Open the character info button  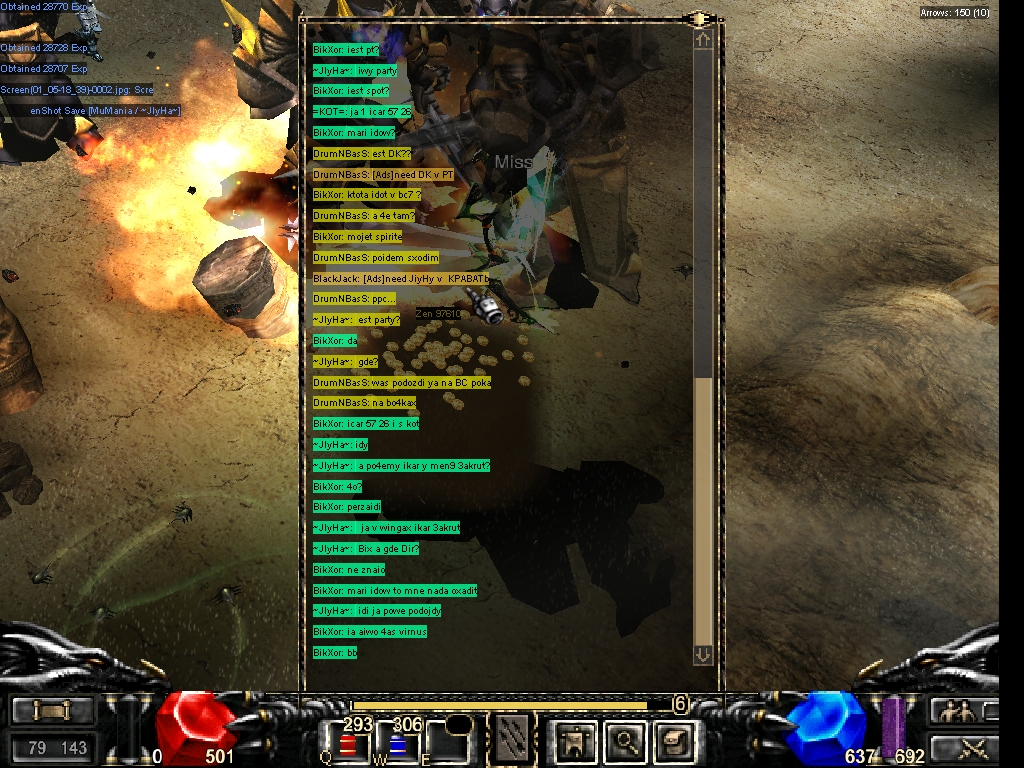point(578,741)
